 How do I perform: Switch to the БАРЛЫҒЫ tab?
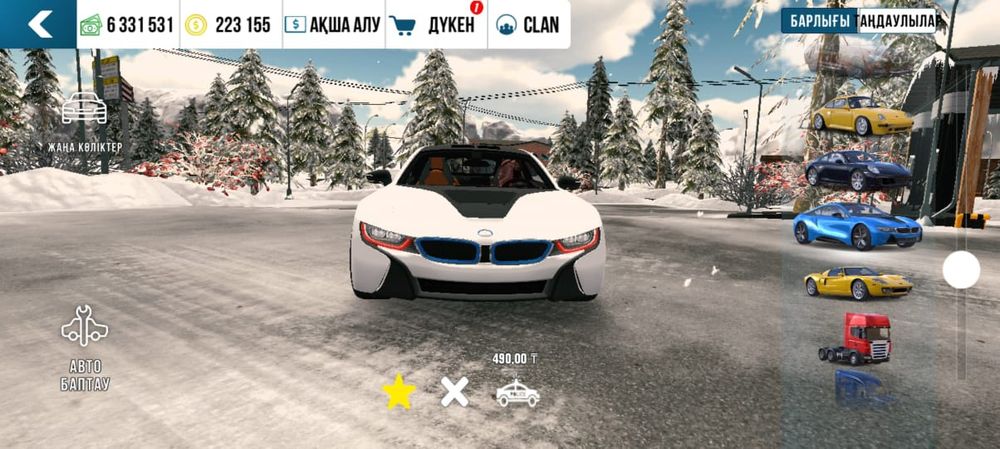pyautogui.click(x=819, y=21)
